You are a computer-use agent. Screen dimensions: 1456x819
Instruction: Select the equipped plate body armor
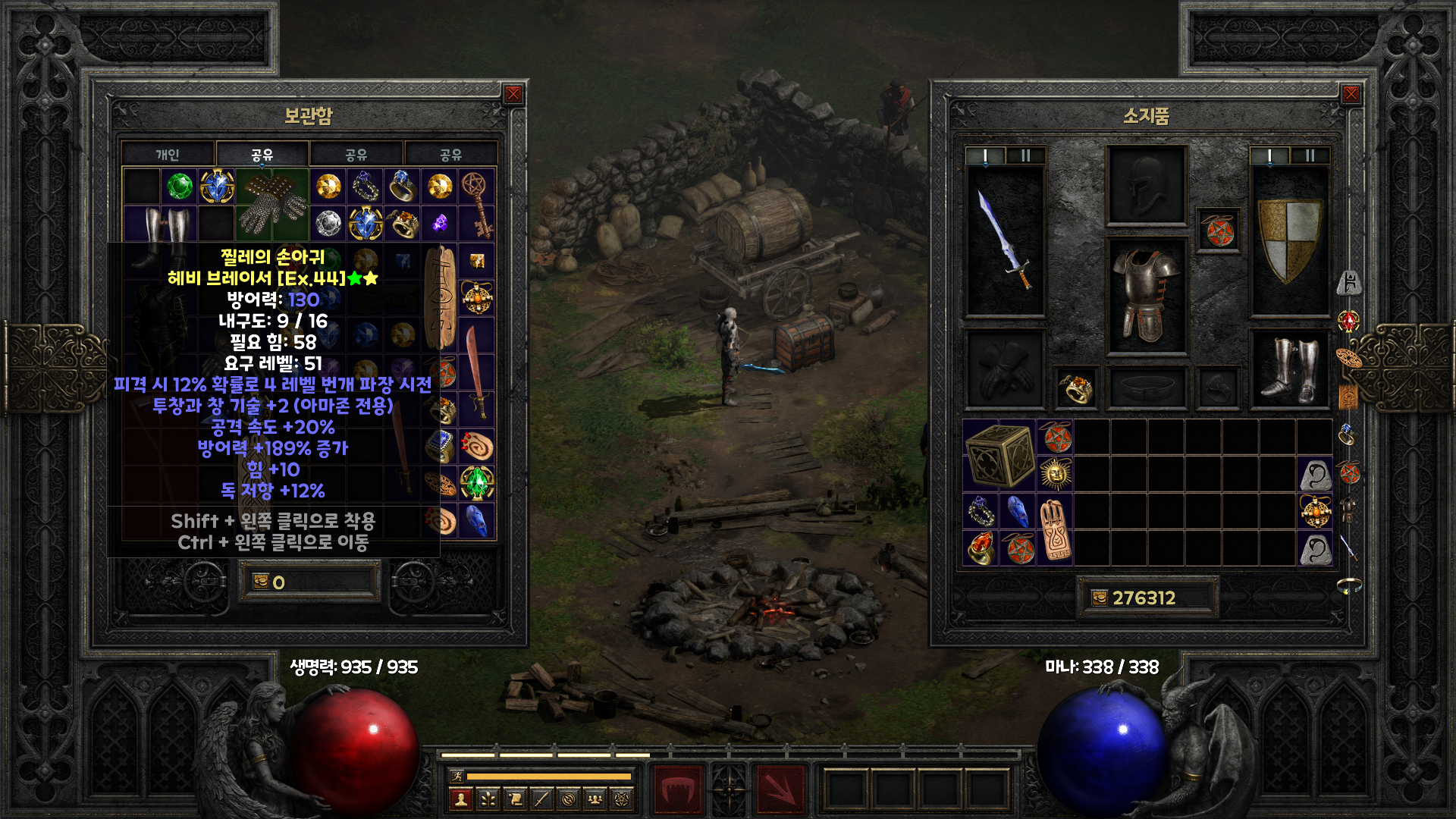(x=1146, y=296)
